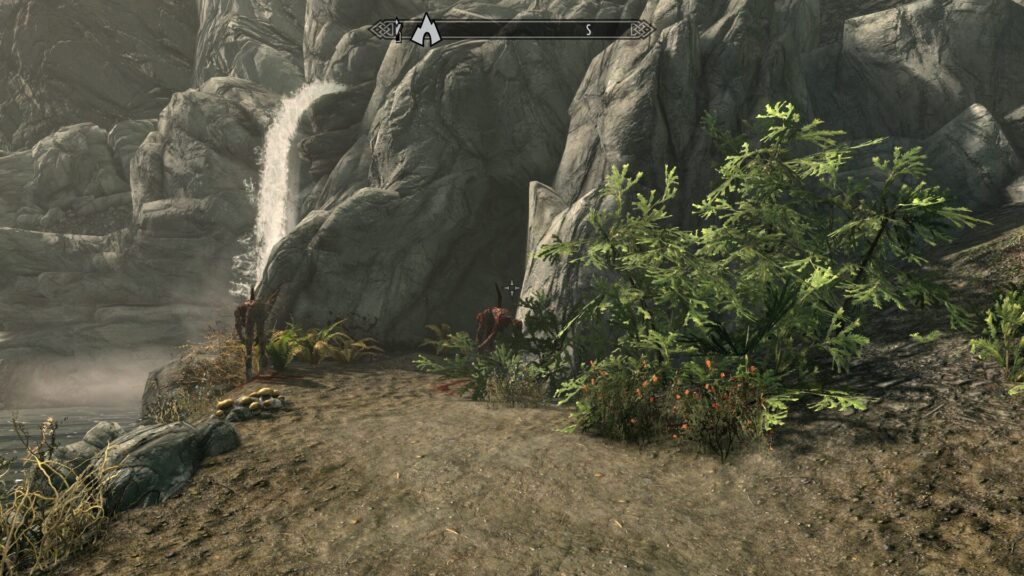Click the cave location marker on the compass
Screen dimensions: 1024x576
(427, 30)
